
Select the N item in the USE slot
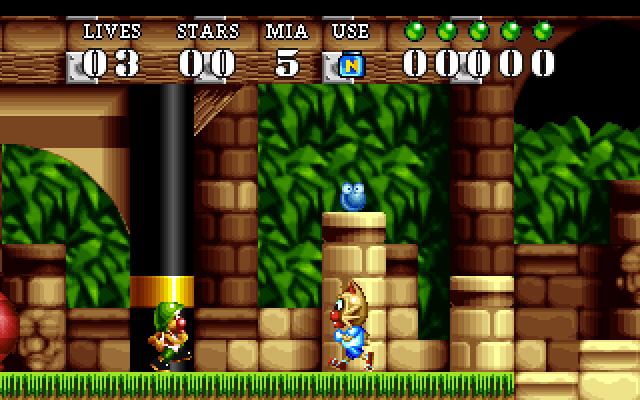(x=351, y=65)
